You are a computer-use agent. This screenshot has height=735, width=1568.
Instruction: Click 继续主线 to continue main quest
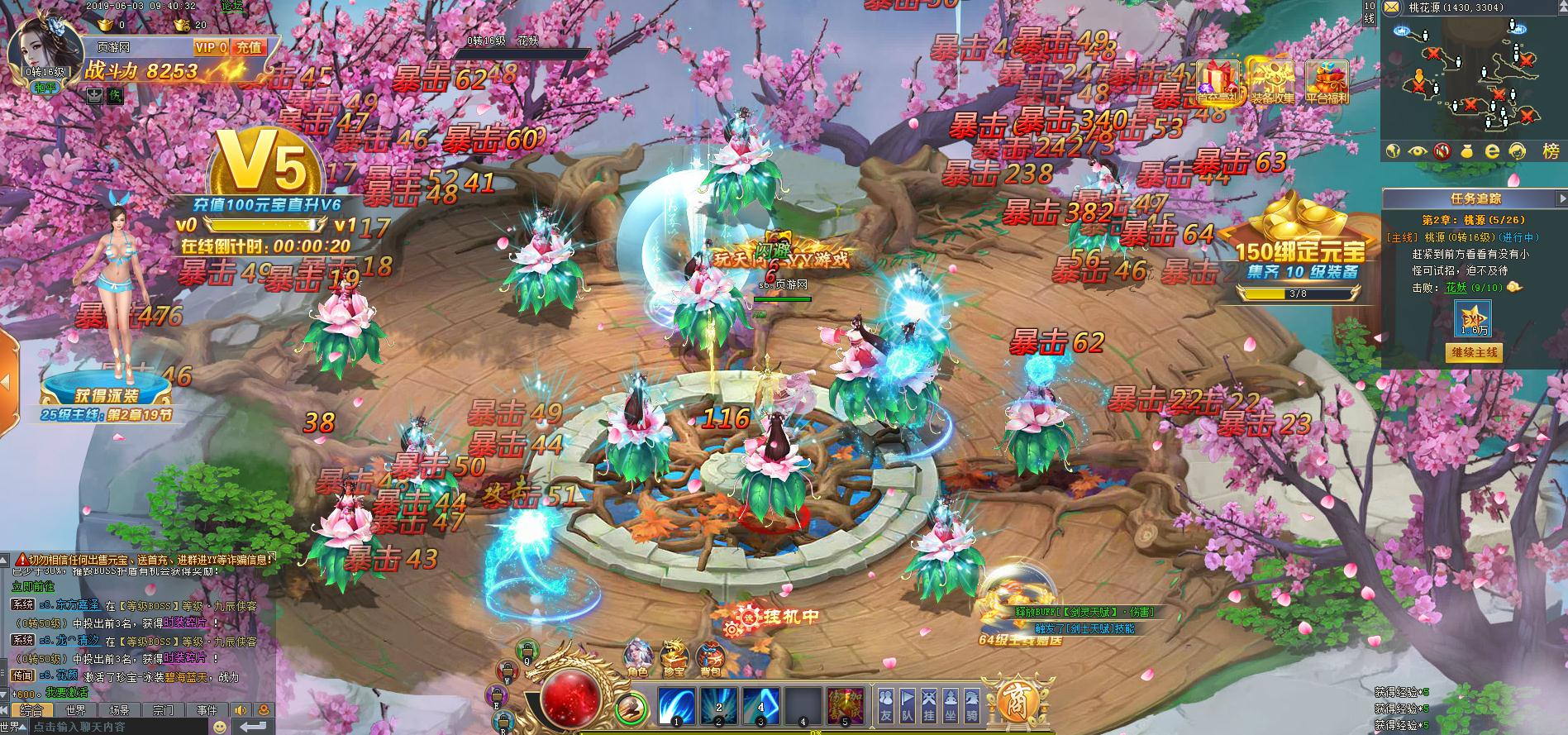point(1475,352)
